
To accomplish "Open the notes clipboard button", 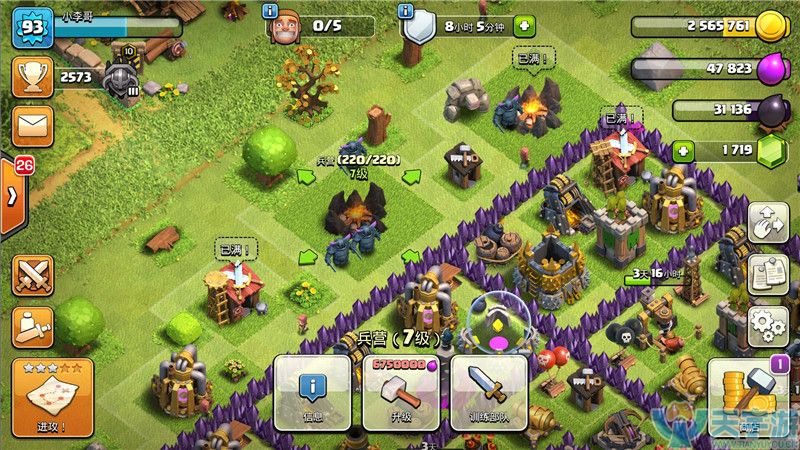I will click(x=769, y=272).
